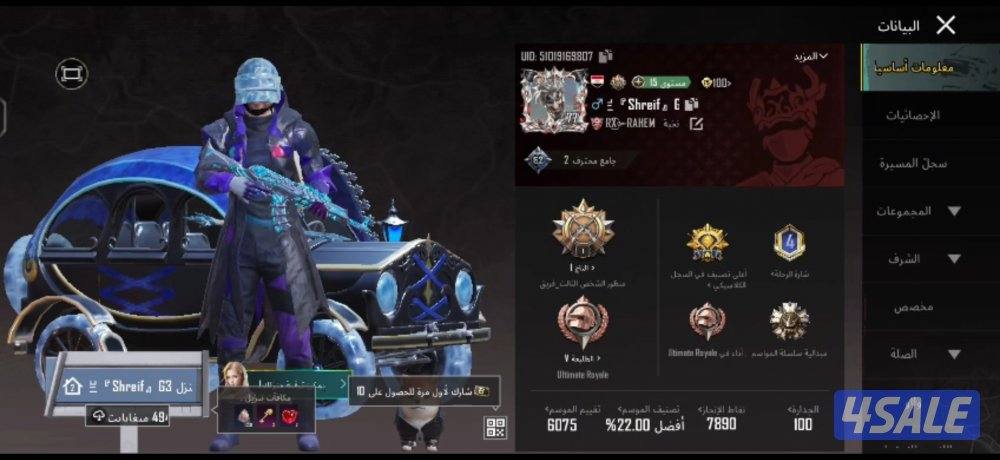Screen dimensions: 1000x460
Task: Expand the groups section
Action: pos(918,211)
